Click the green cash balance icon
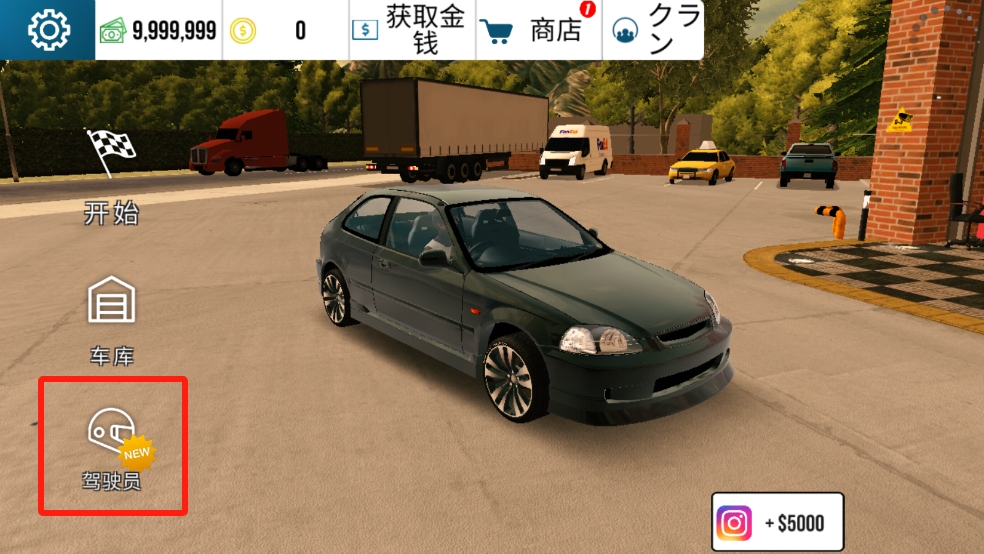Screen dimensions: 984x554 click(112, 31)
